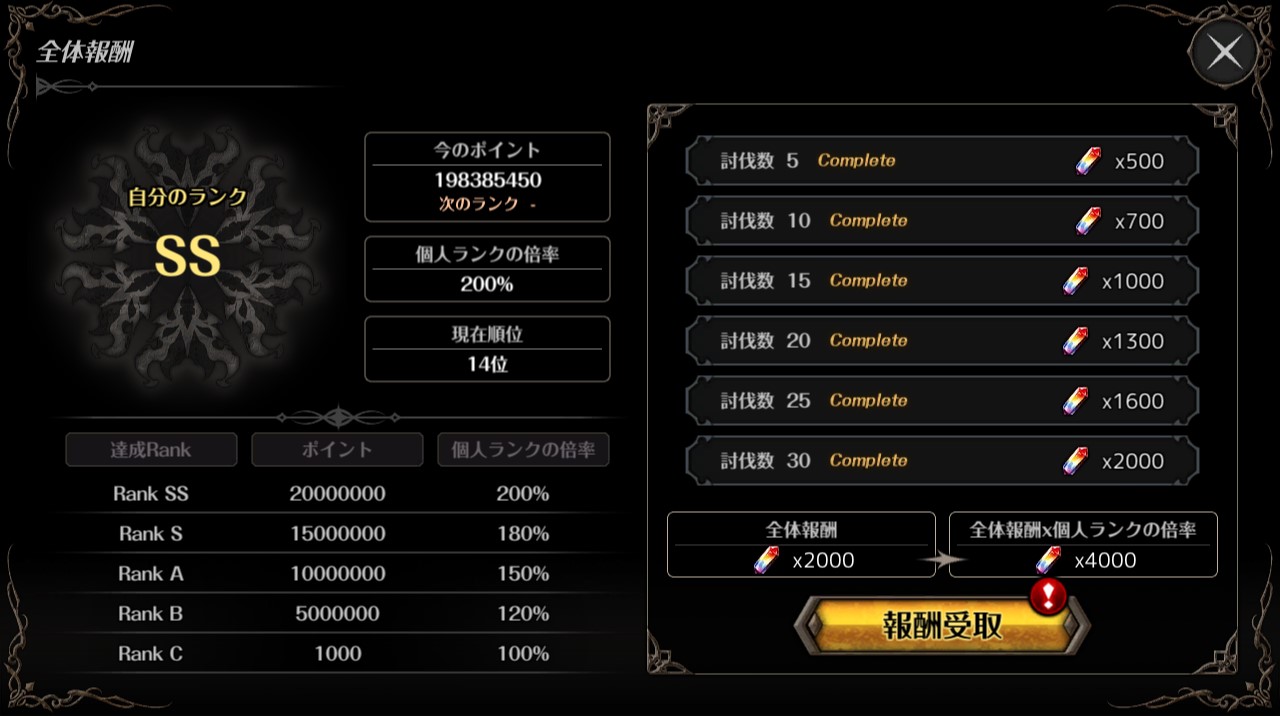Select the 討伐数 5 reward row
Viewport: 1280px width, 716px height.
pos(941,161)
